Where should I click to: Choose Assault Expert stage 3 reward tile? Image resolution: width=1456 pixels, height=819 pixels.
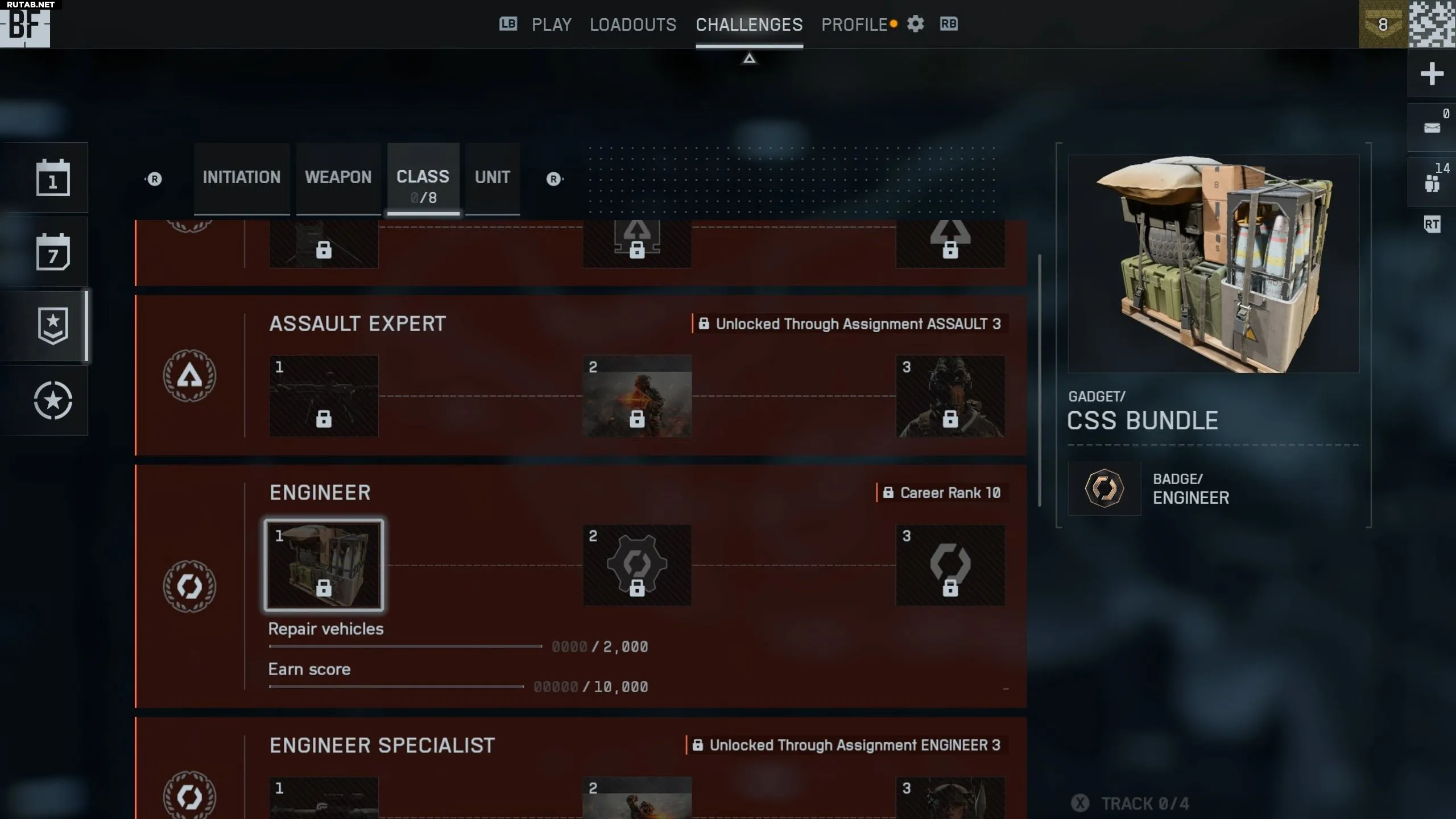pos(950,396)
